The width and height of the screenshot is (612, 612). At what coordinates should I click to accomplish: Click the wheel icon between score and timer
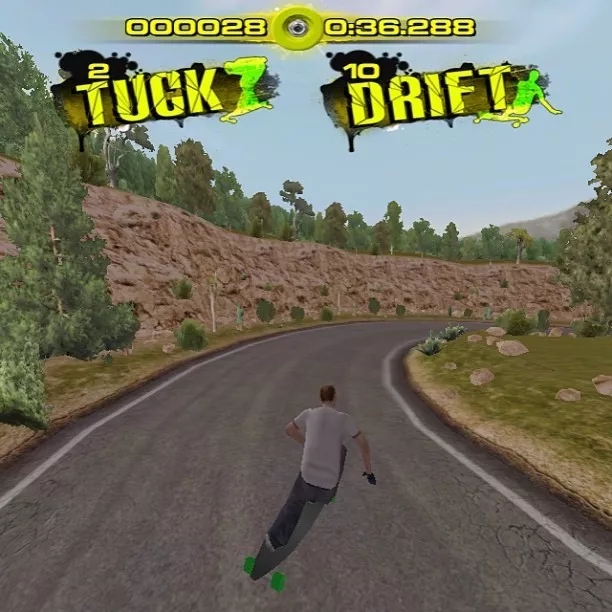297,28
